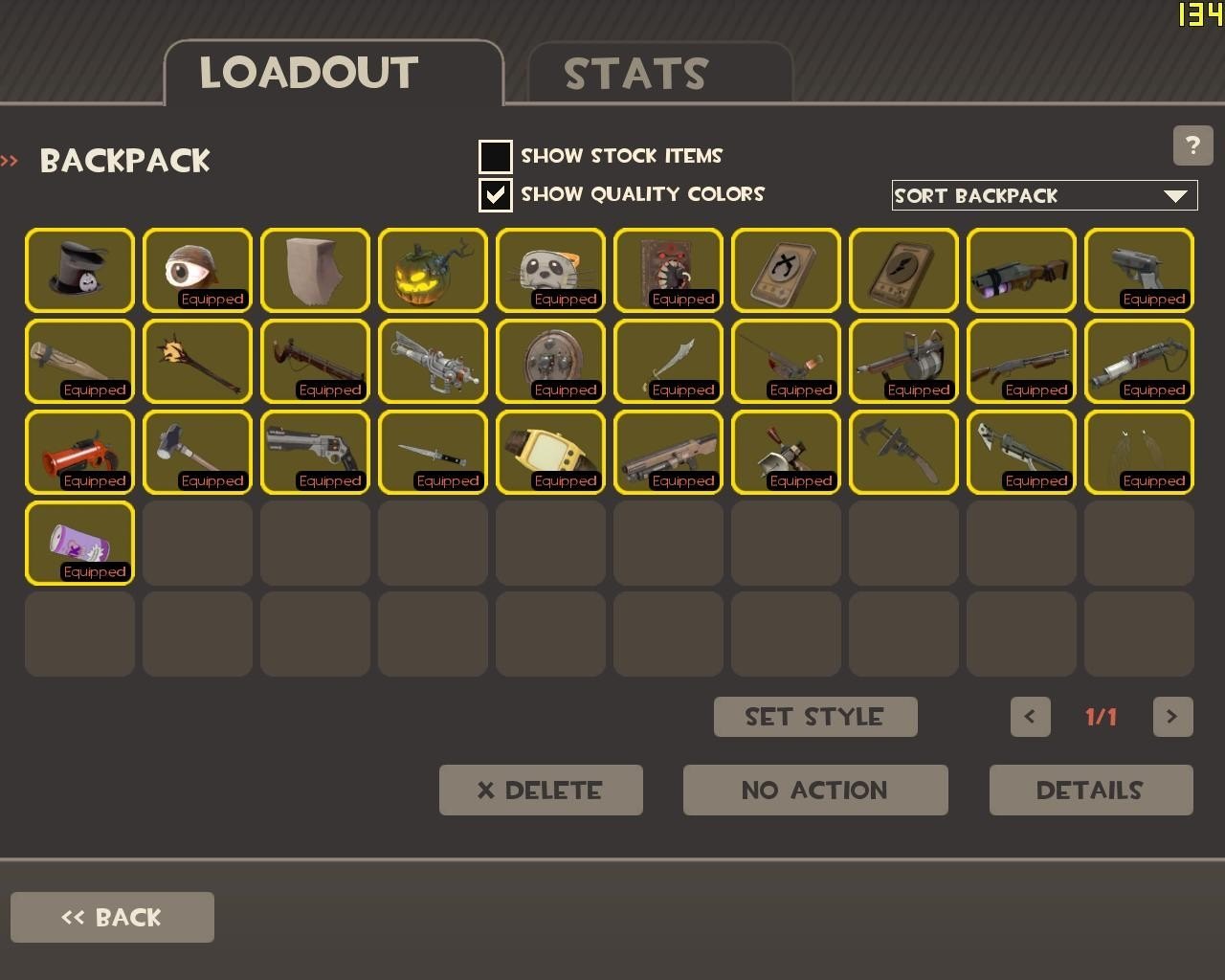Screen dimensions: 1225x980
Task: Select the blank paper bag item
Action: coord(315,270)
